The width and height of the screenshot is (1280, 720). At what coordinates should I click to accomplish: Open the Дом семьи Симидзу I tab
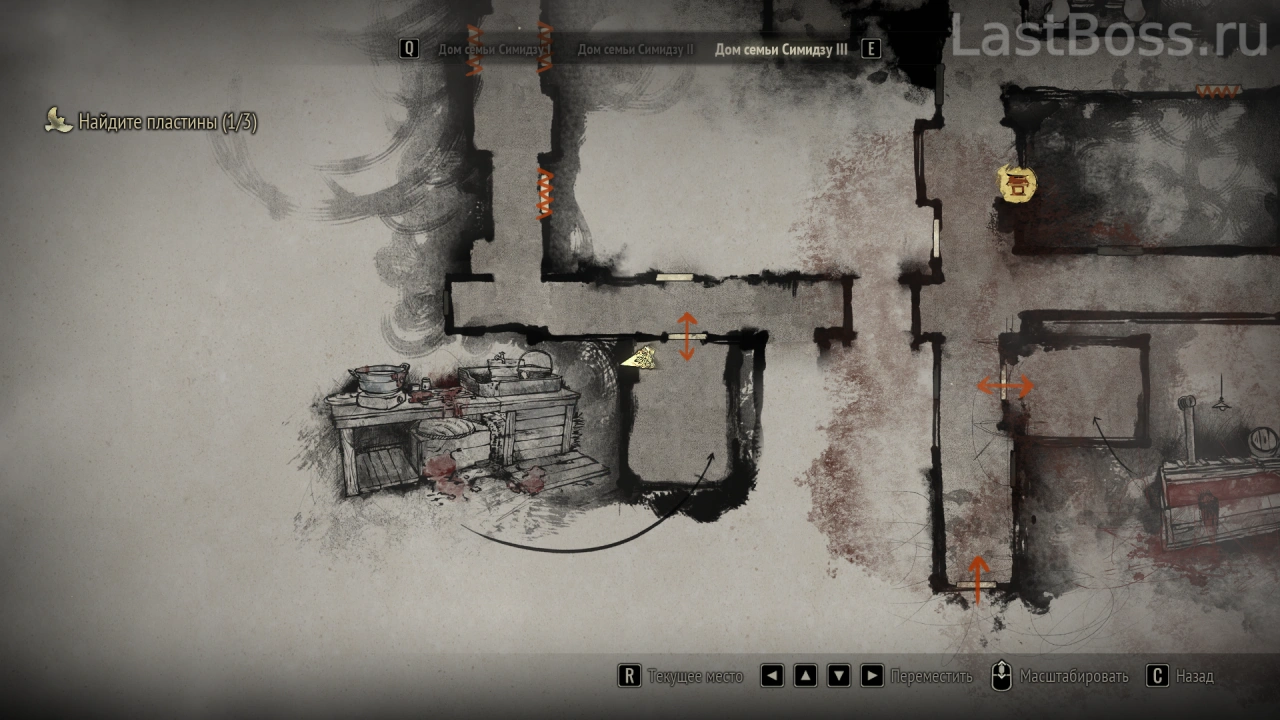tap(494, 49)
